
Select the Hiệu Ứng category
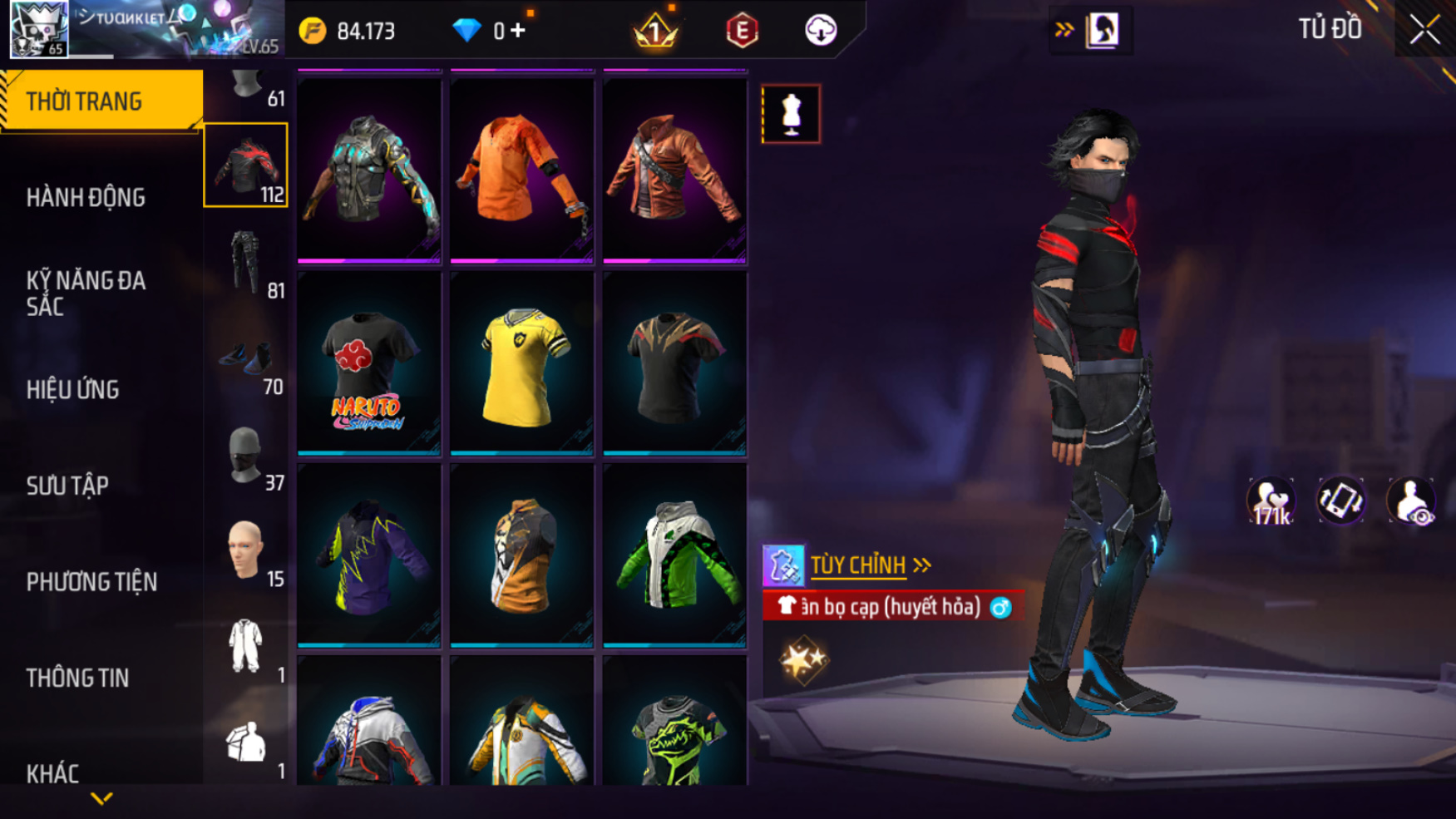(x=73, y=390)
